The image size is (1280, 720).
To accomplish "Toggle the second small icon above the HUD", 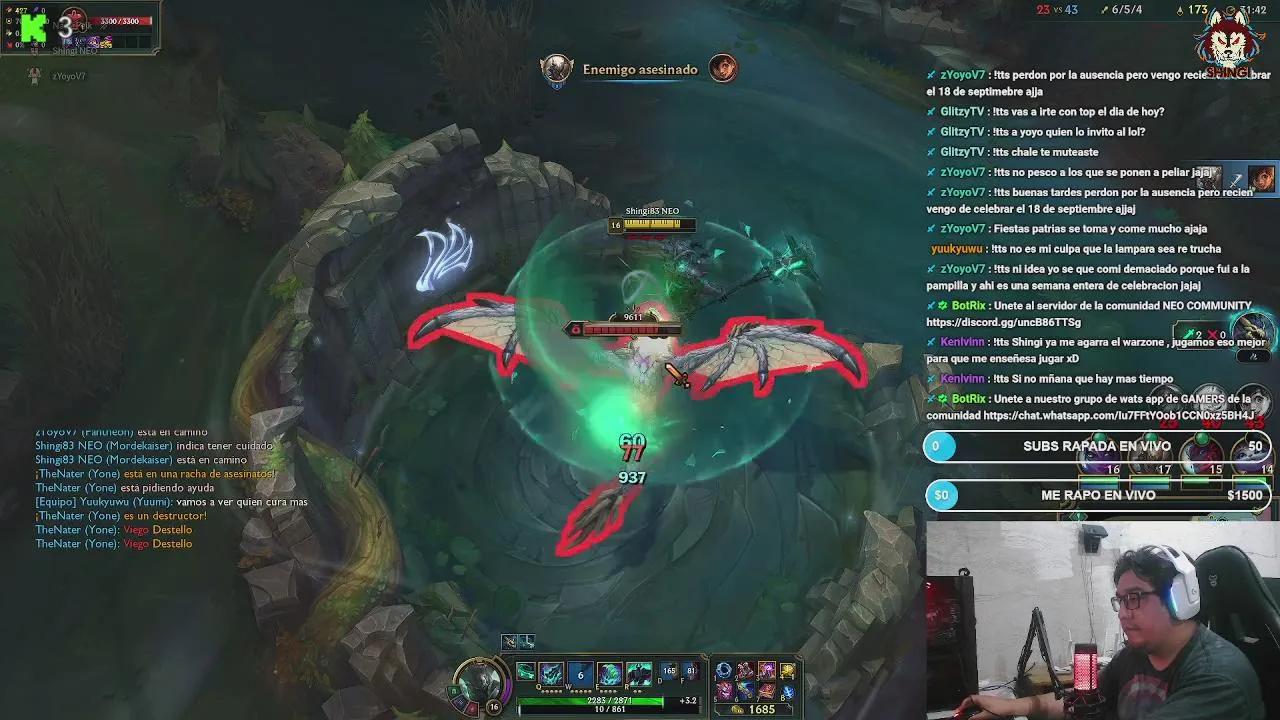I will 526,642.
